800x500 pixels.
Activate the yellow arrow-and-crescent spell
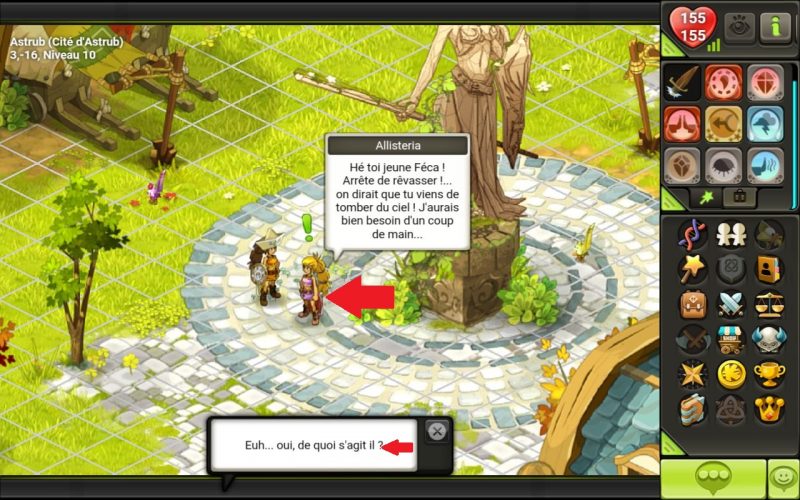pos(724,124)
